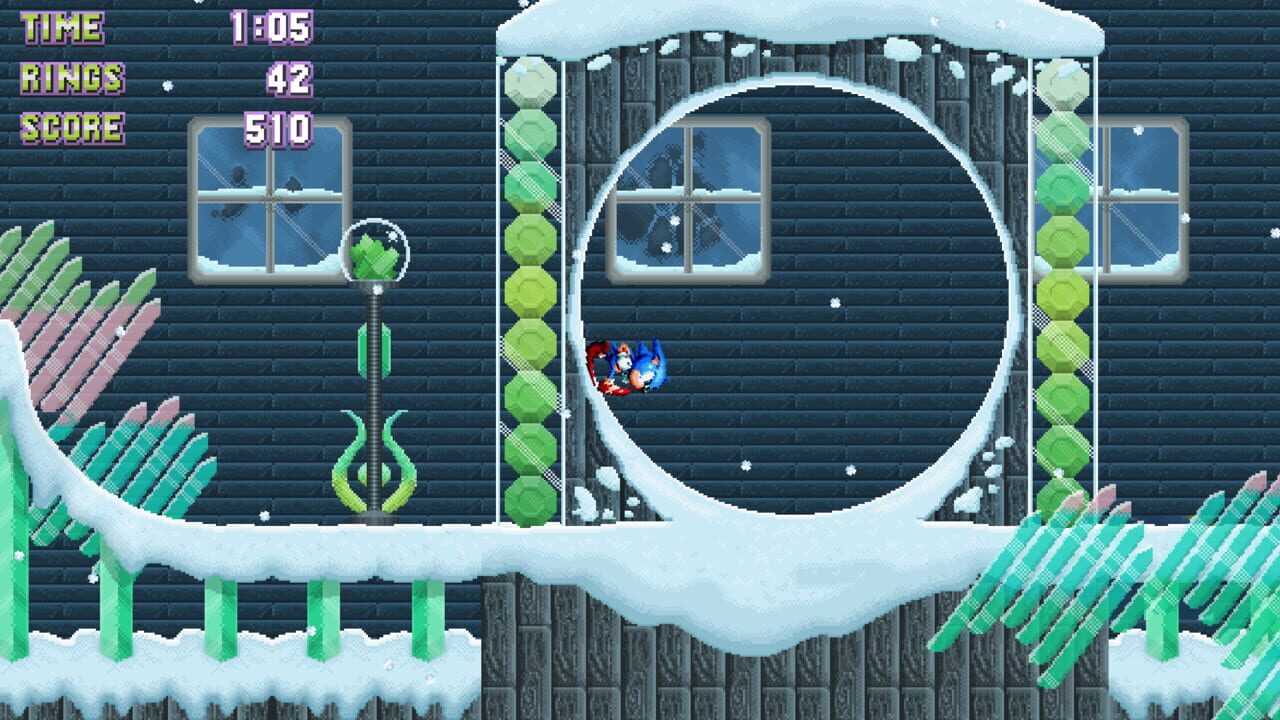Select the frosted window left of the lamppost
Image resolution: width=1280 pixels, height=720 pixels.
coord(265,200)
